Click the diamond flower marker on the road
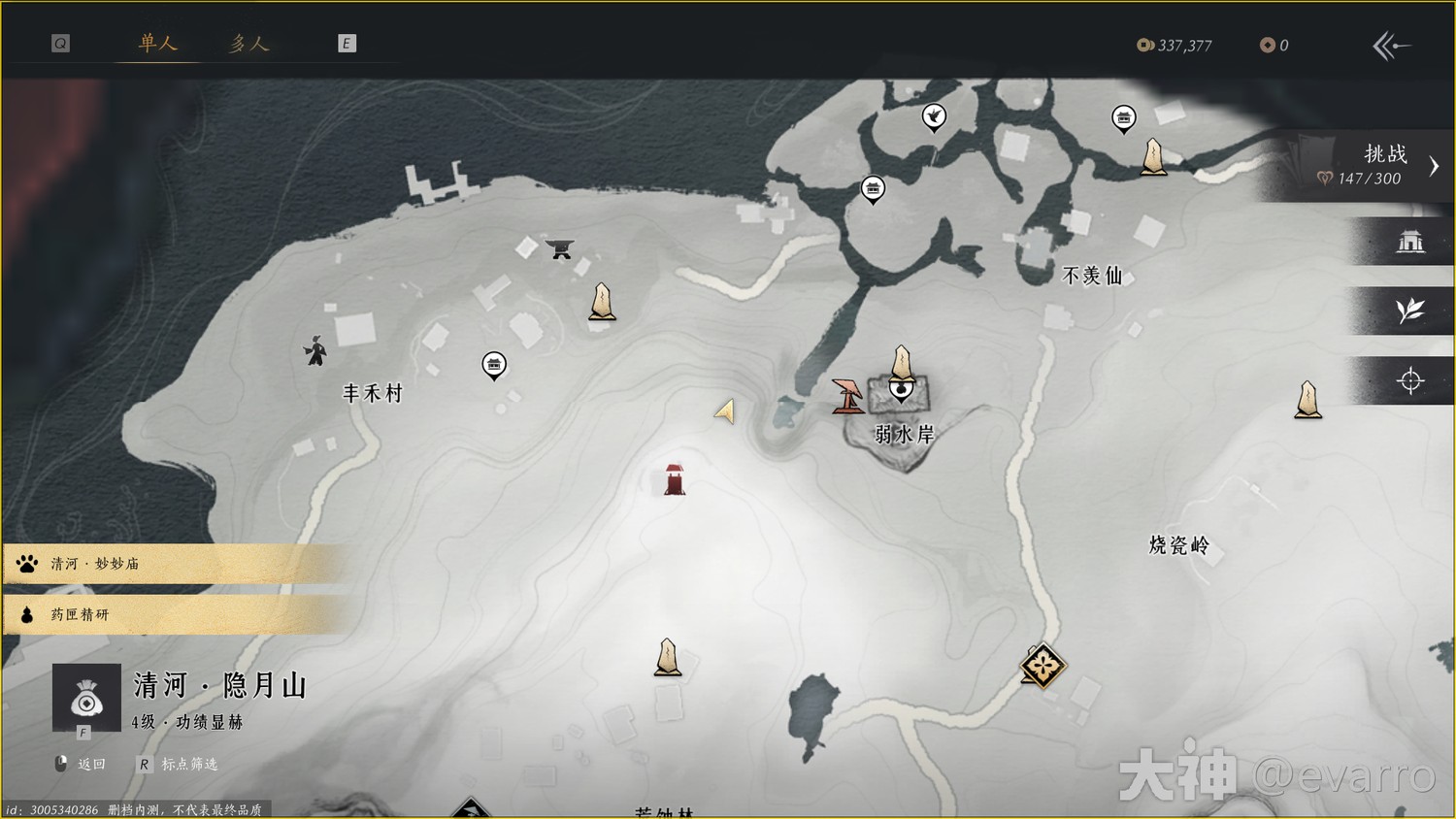1456x819 pixels. 1042,666
